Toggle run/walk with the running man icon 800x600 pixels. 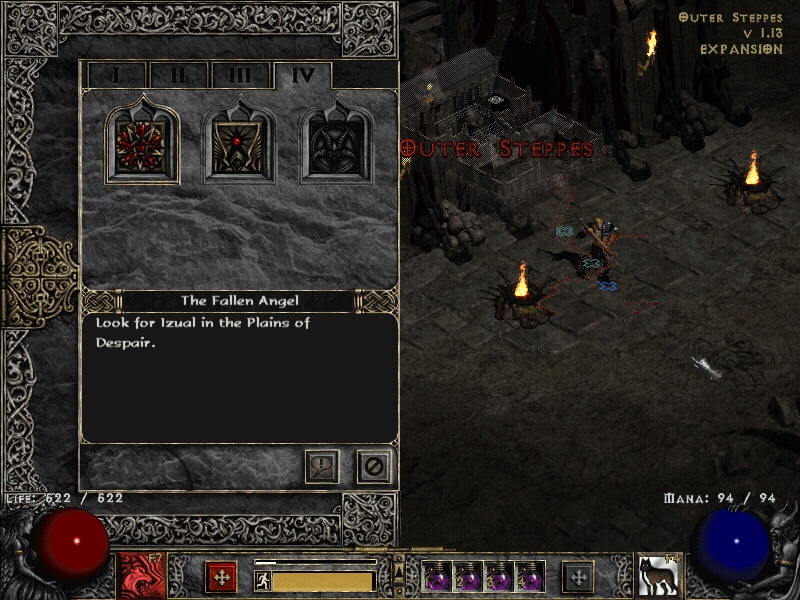coord(263,580)
